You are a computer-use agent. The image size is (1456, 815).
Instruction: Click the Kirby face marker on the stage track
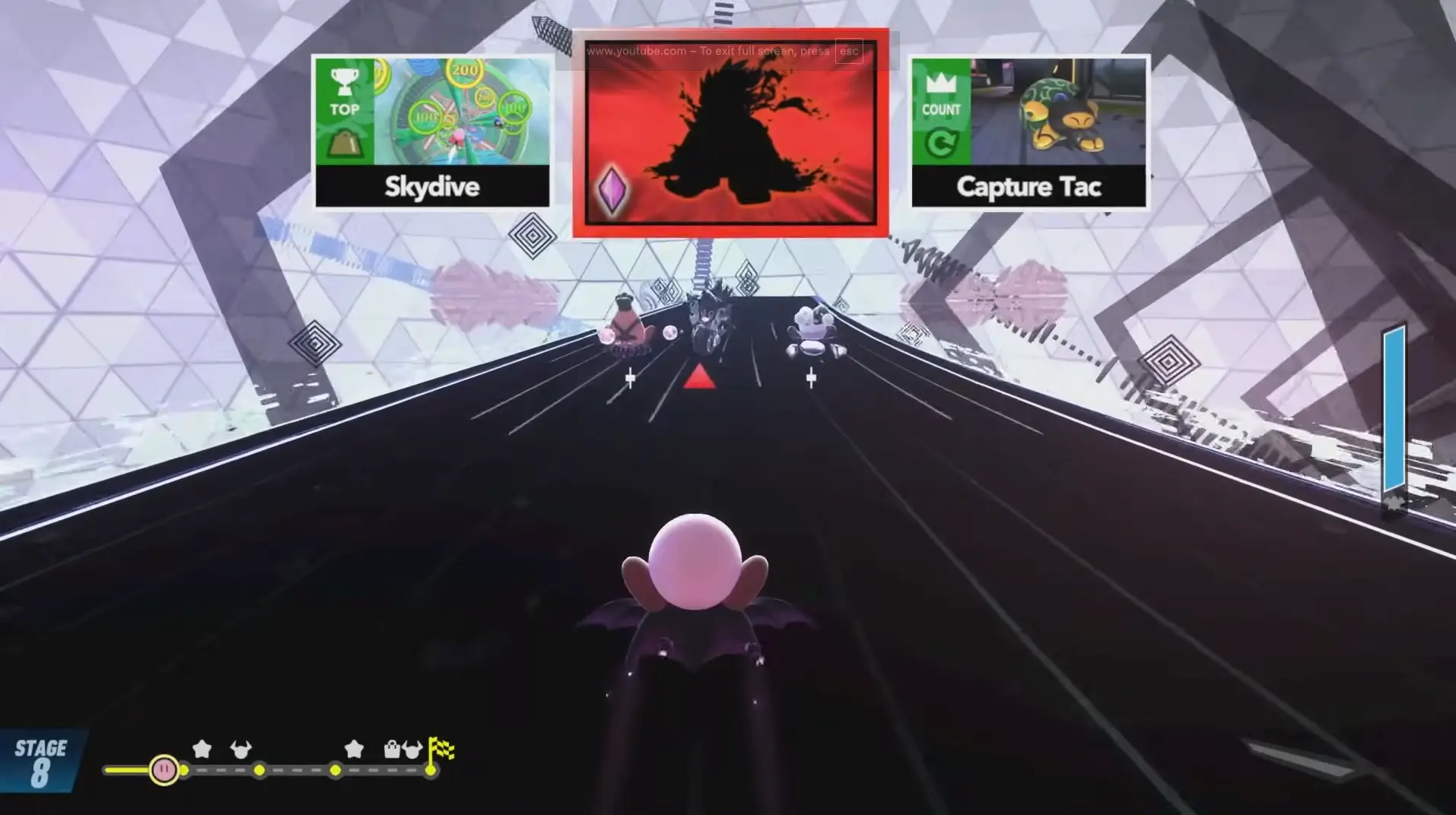pyautogui.click(x=165, y=770)
